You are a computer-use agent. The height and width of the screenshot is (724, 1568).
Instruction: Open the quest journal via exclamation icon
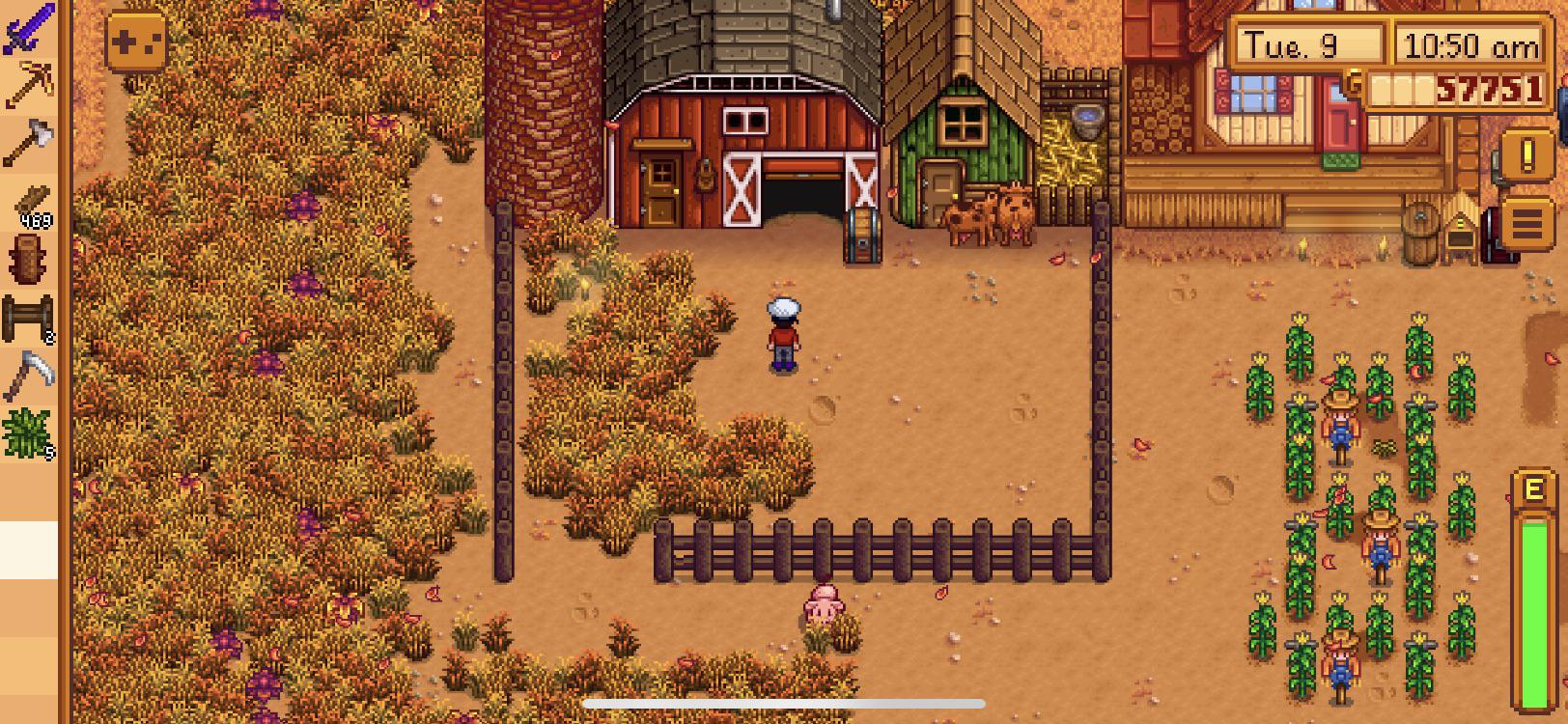pyautogui.click(x=1527, y=153)
